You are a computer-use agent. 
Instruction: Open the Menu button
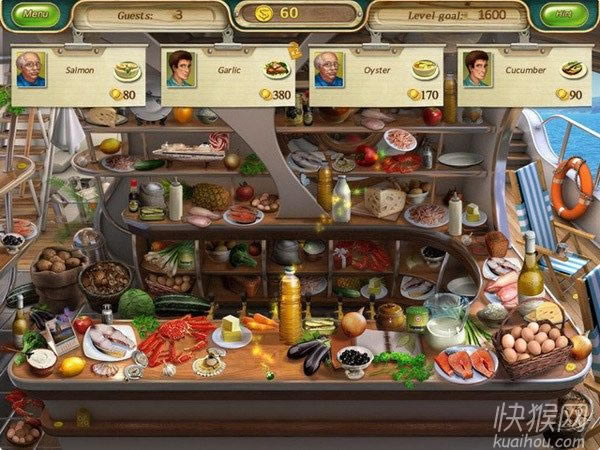coord(35,15)
